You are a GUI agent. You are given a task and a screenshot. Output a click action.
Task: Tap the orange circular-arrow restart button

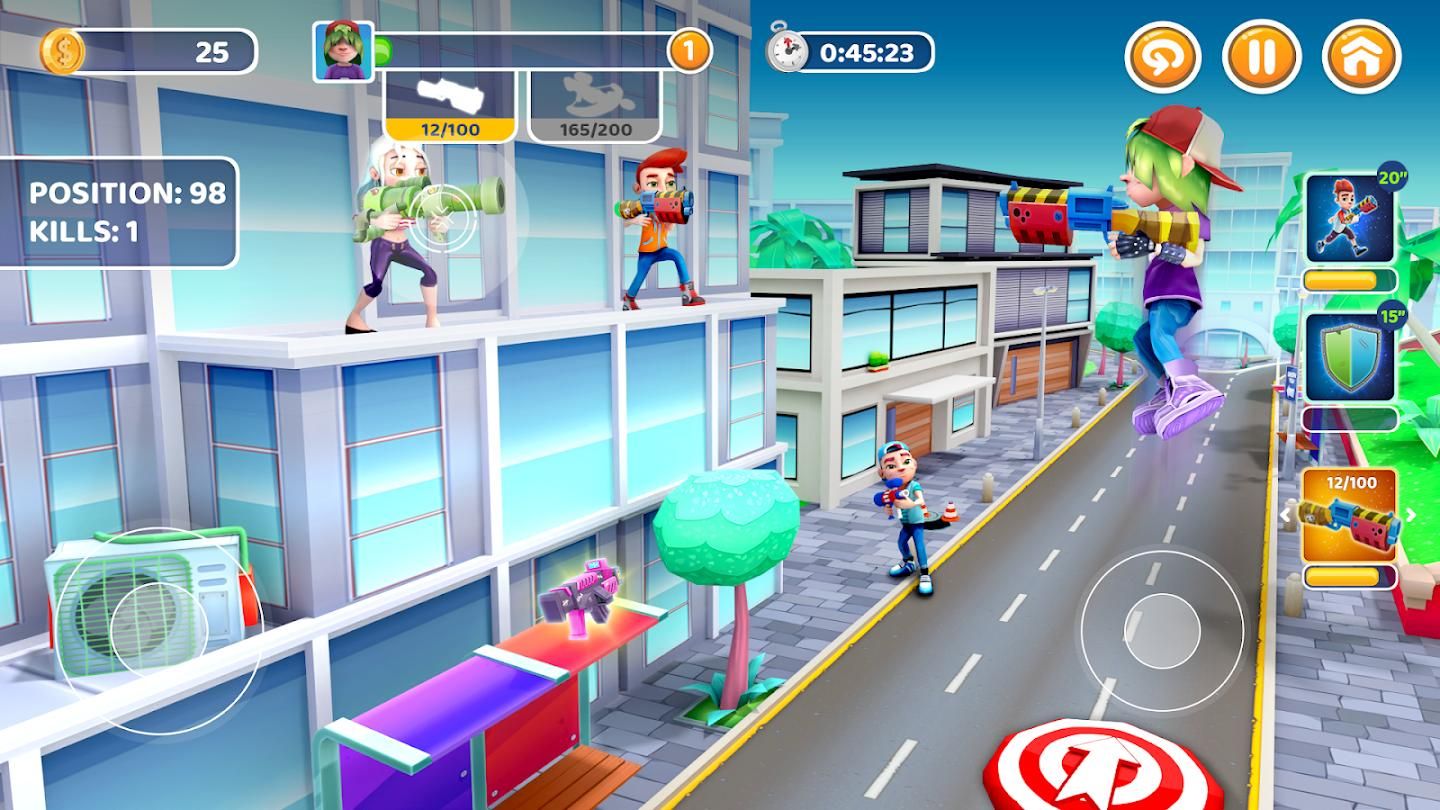tap(1163, 57)
